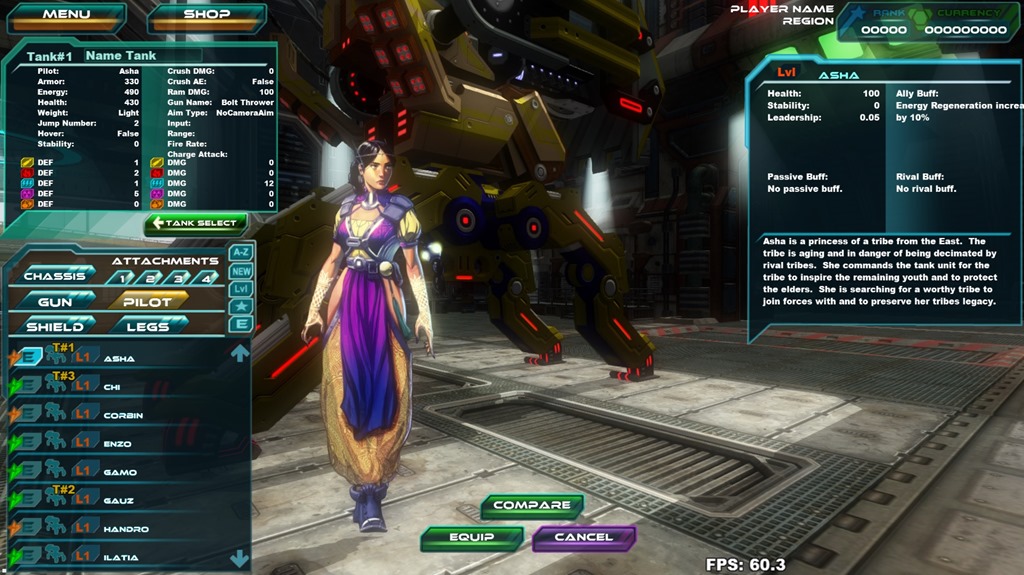The width and height of the screenshot is (1024, 575).
Task: Open the Menu button
Action: 66,15
